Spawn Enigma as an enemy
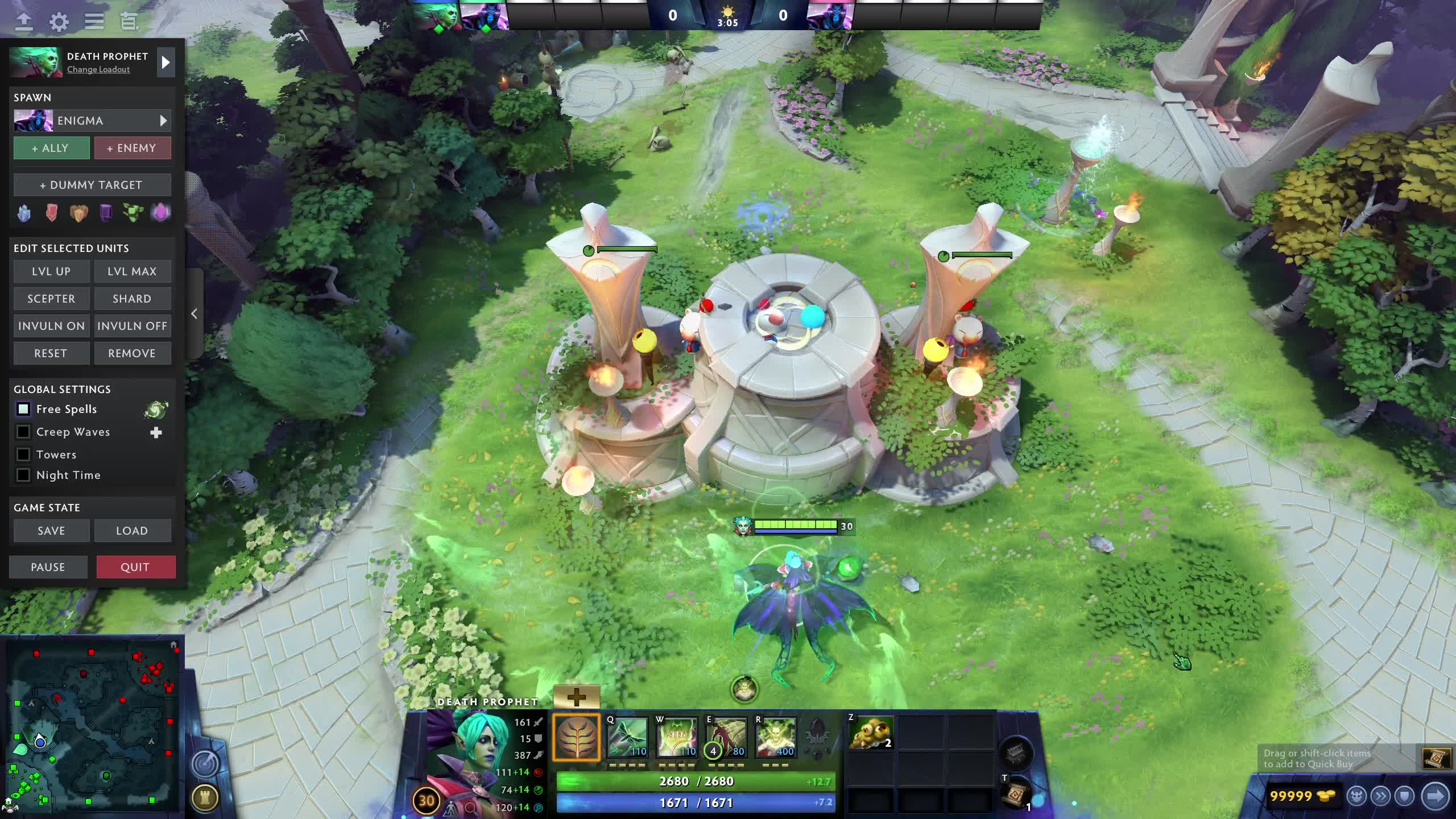The image size is (1456, 819). [x=132, y=148]
